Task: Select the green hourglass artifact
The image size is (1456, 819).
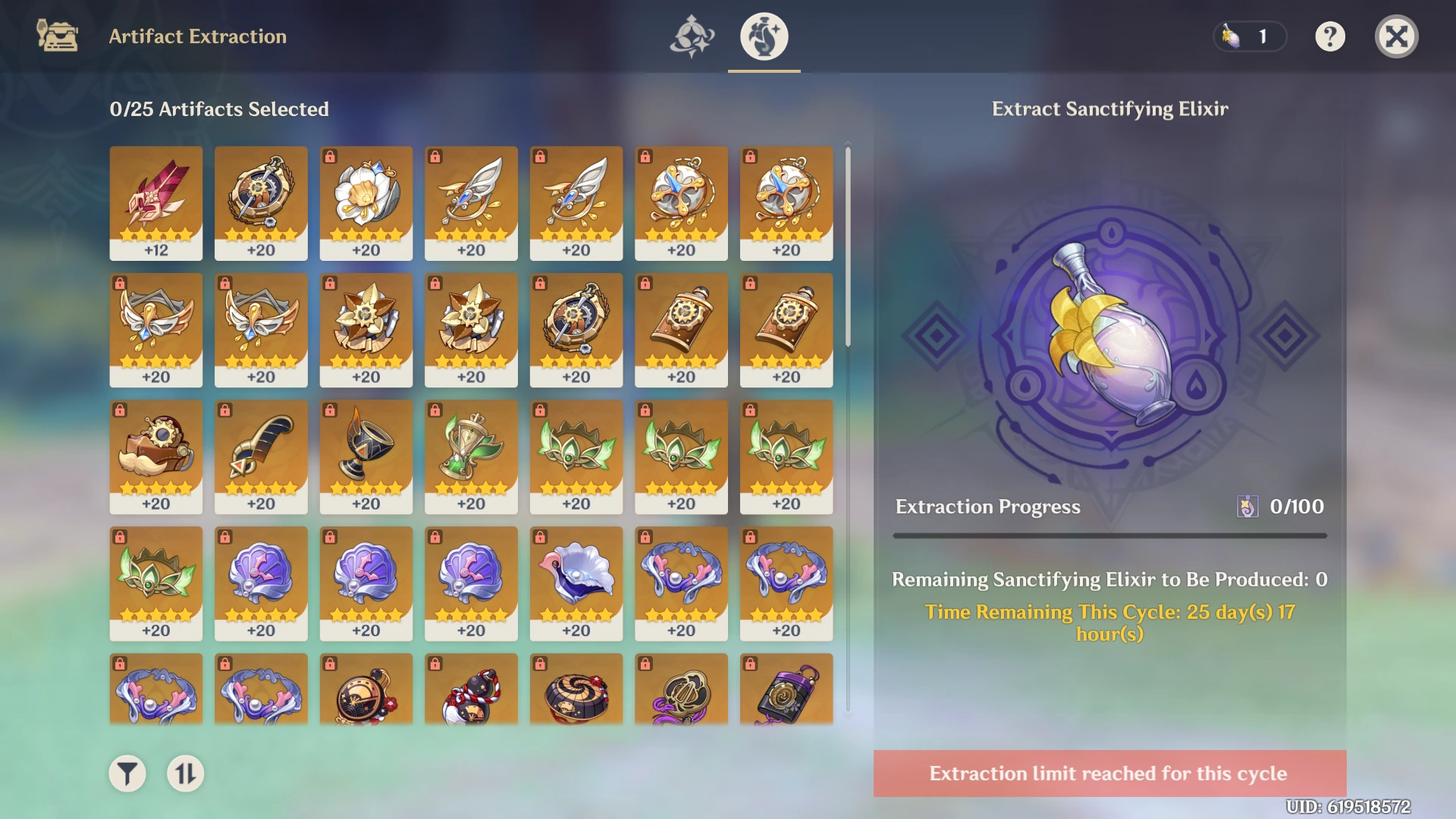Action: 471,457
